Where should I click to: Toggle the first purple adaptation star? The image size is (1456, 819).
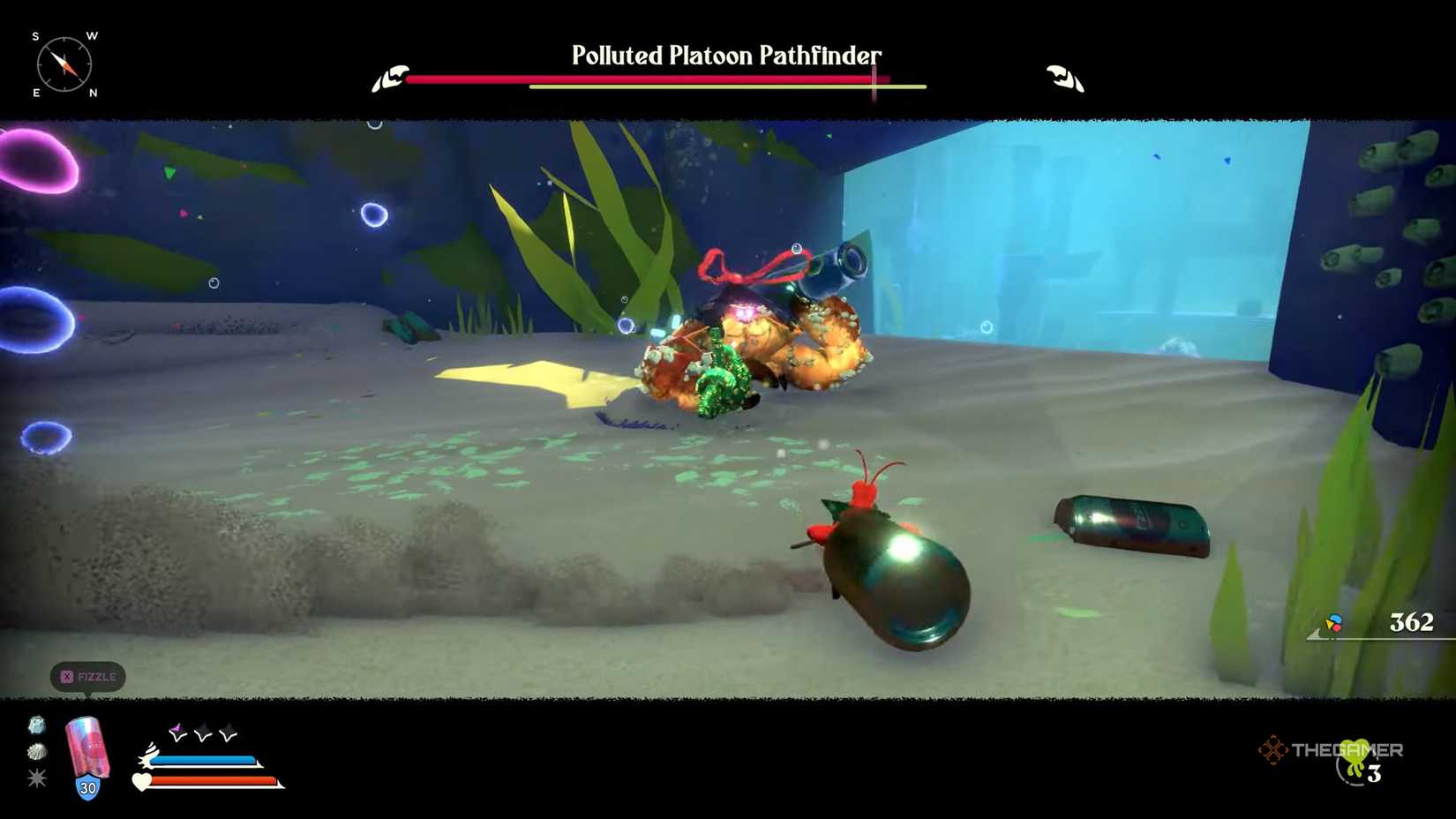(178, 731)
